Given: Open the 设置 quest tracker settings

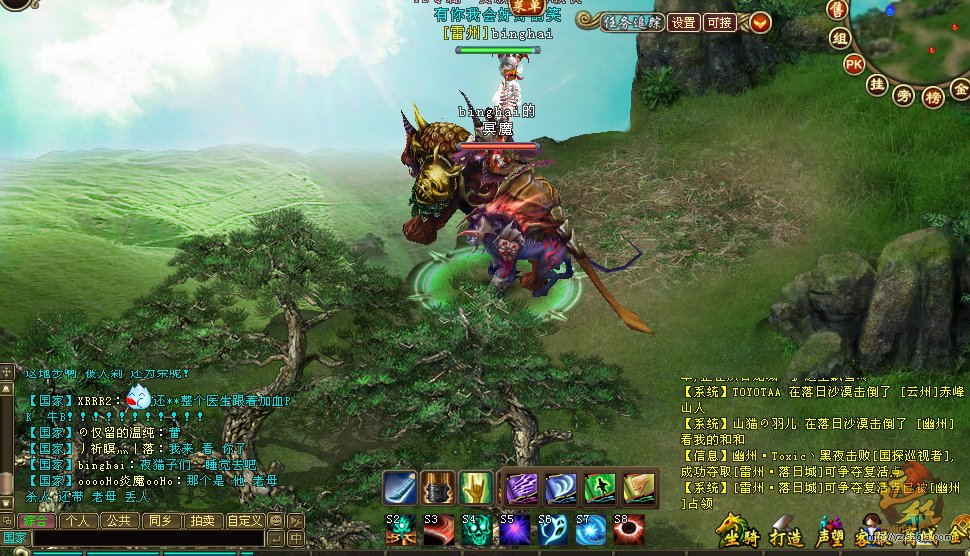Looking at the screenshot, I should coord(684,22).
